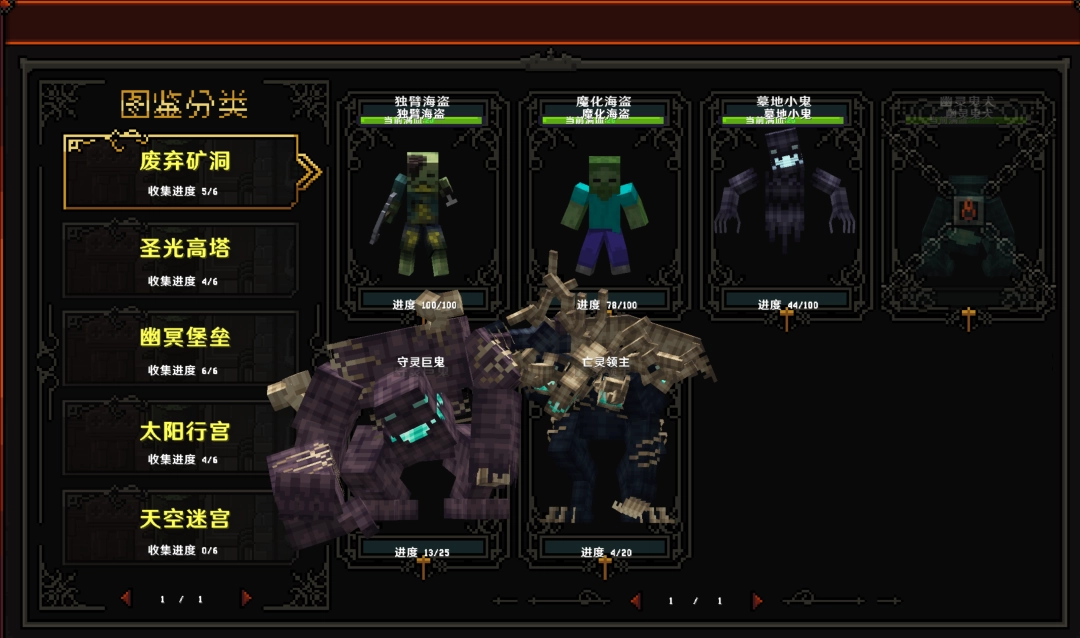The width and height of the screenshot is (1080, 638).
Task: Show the 天空迷宫 category
Action: (182, 527)
